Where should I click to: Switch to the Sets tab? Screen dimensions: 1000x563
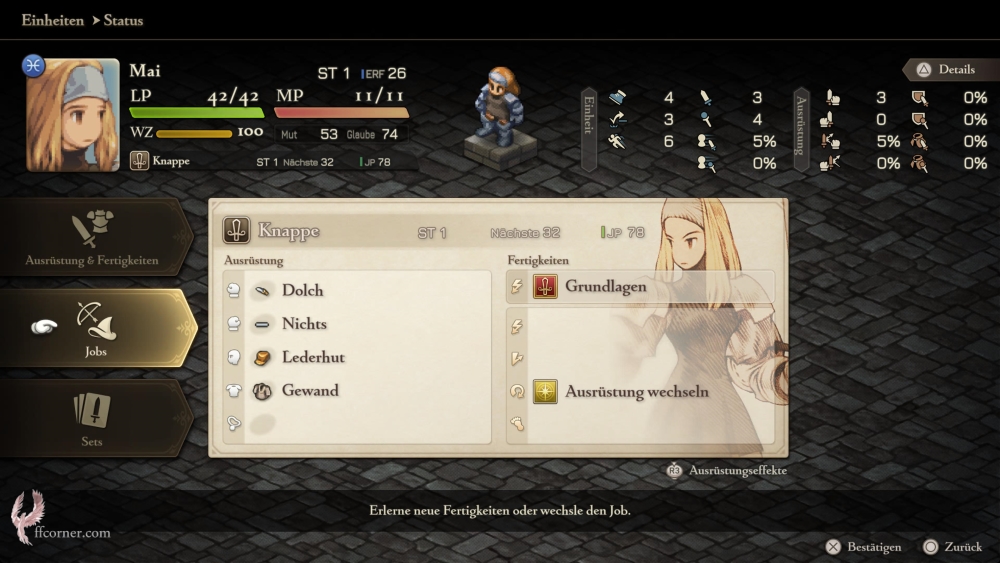tap(92, 419)
